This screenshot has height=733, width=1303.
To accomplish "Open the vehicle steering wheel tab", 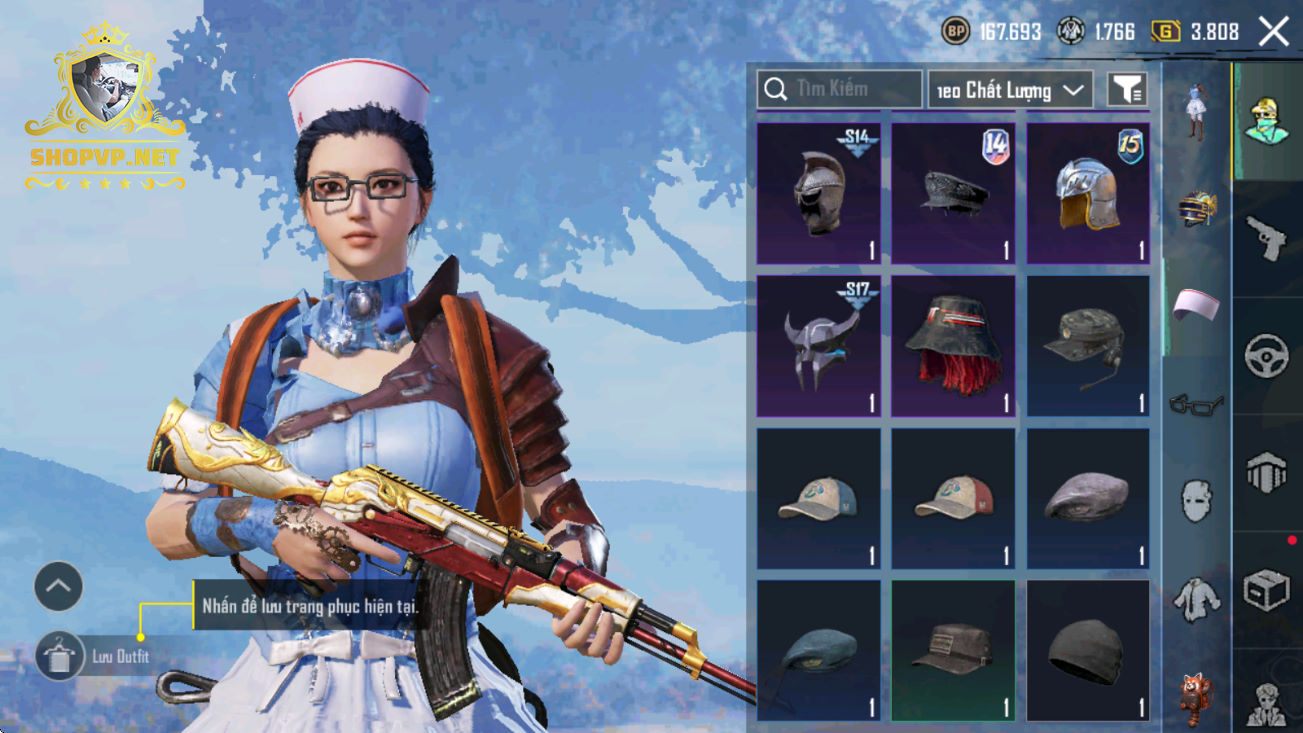I will [1267, 355].
